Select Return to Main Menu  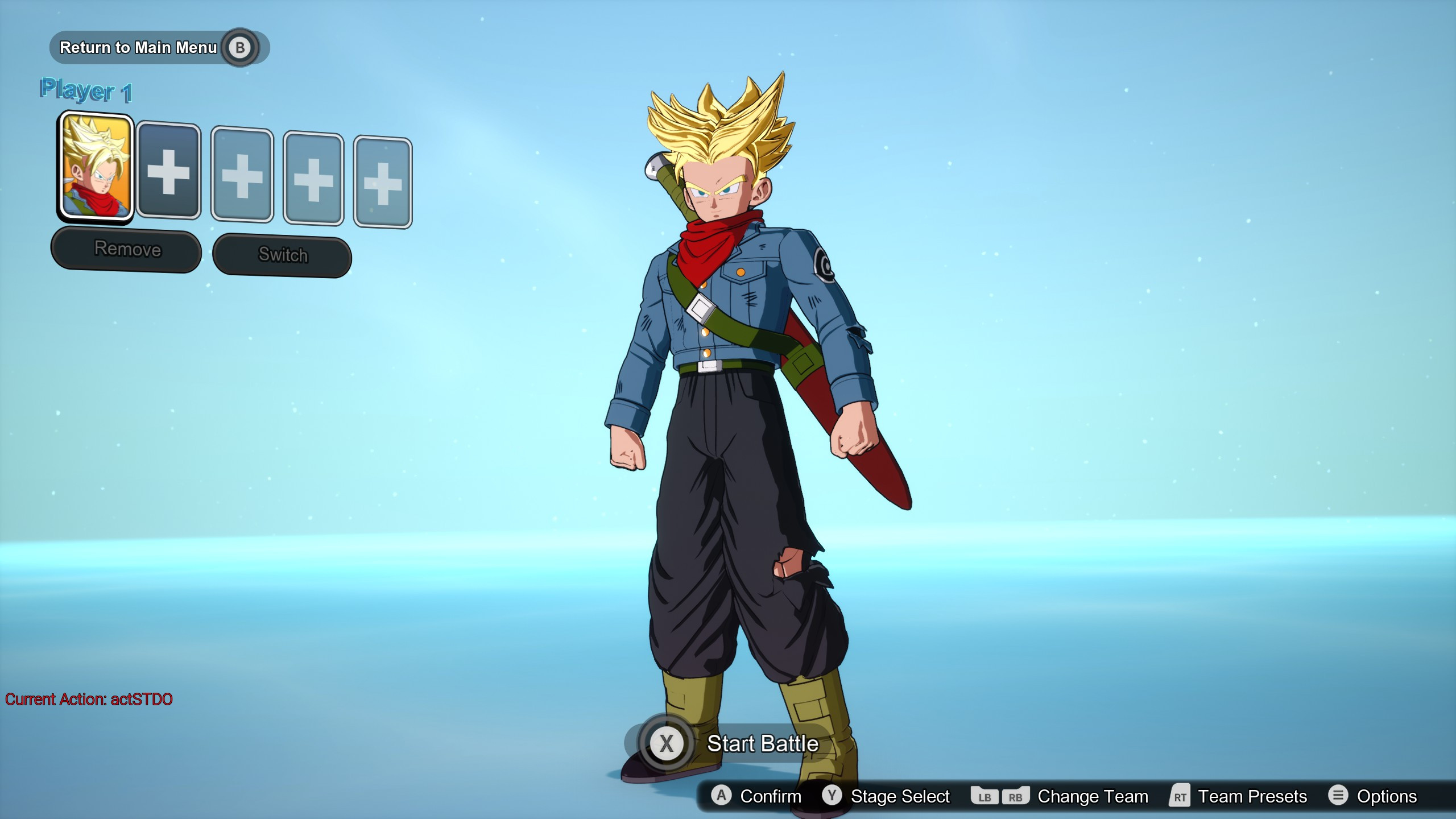pyautogui.click(x=139, y=47)
